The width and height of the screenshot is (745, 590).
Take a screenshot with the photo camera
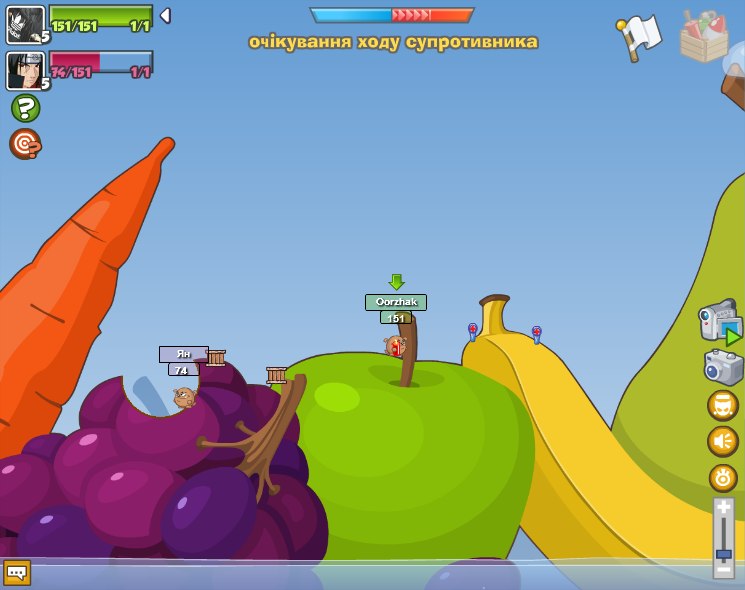tap(723, 367)
